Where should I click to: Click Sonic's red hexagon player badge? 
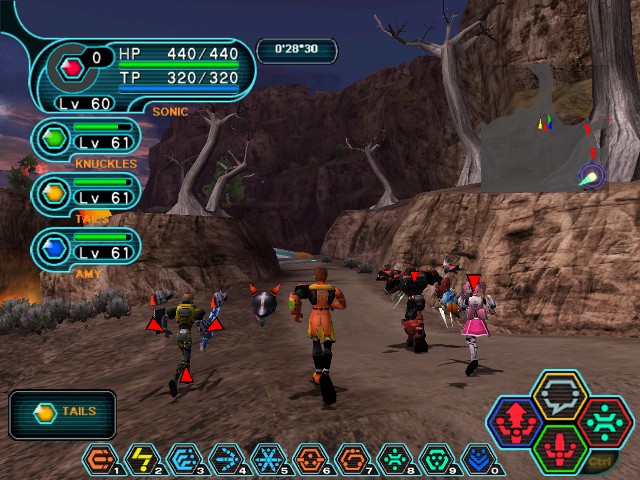pos(71,68)
